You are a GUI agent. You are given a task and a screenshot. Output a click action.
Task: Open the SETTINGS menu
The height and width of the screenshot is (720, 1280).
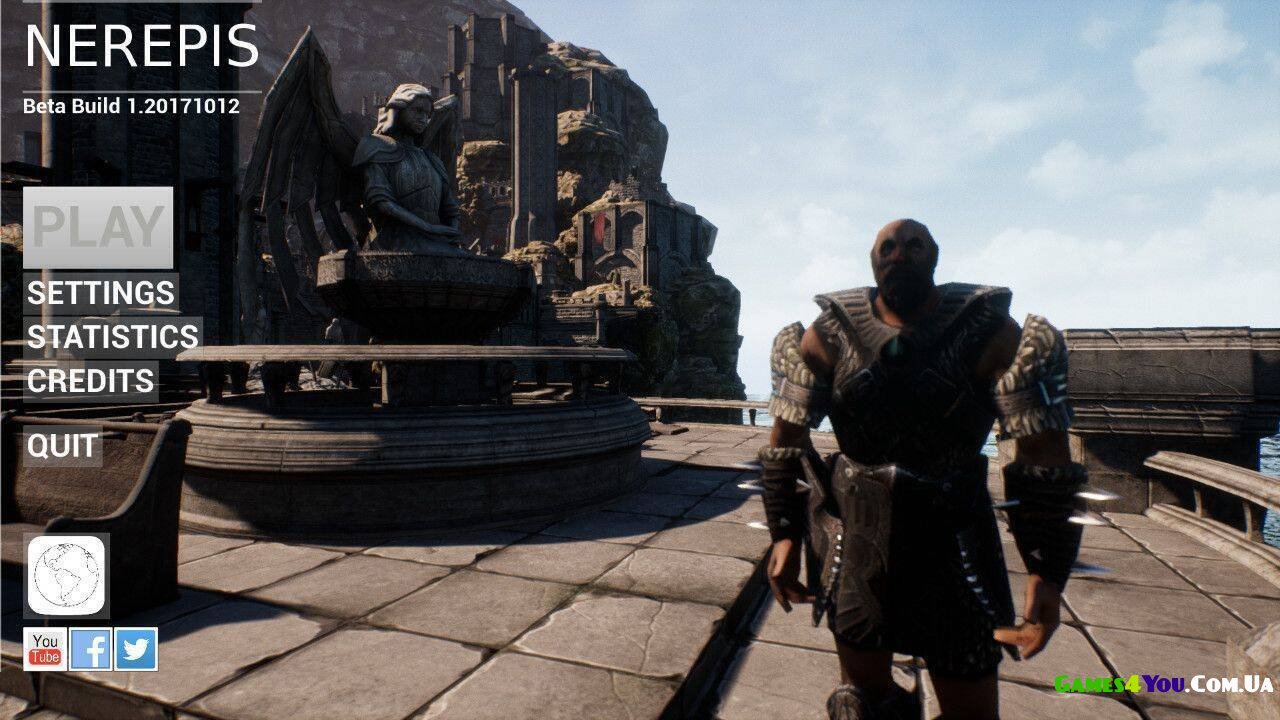point(101,293)
